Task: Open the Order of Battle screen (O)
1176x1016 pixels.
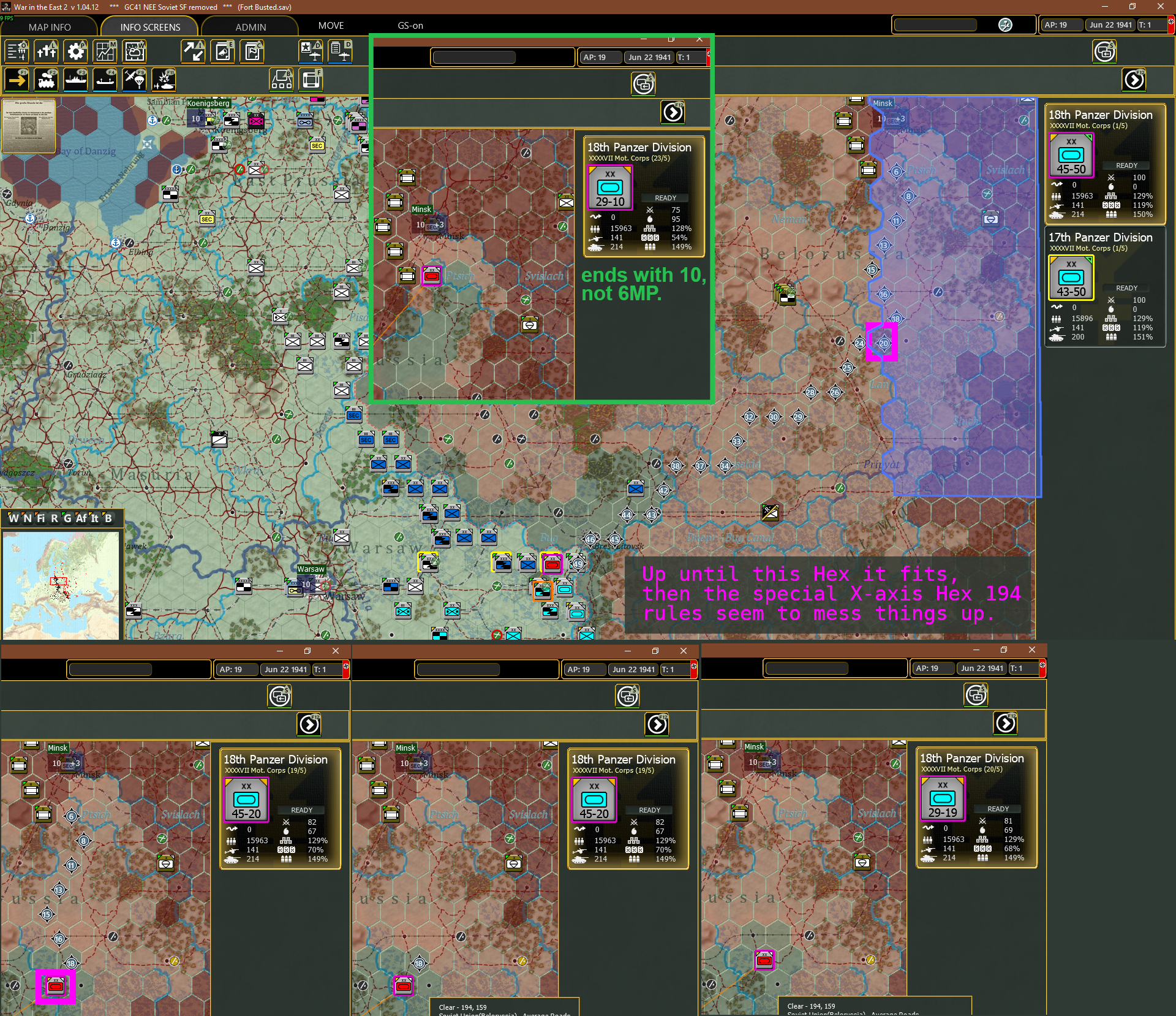Action: [17, 51]
